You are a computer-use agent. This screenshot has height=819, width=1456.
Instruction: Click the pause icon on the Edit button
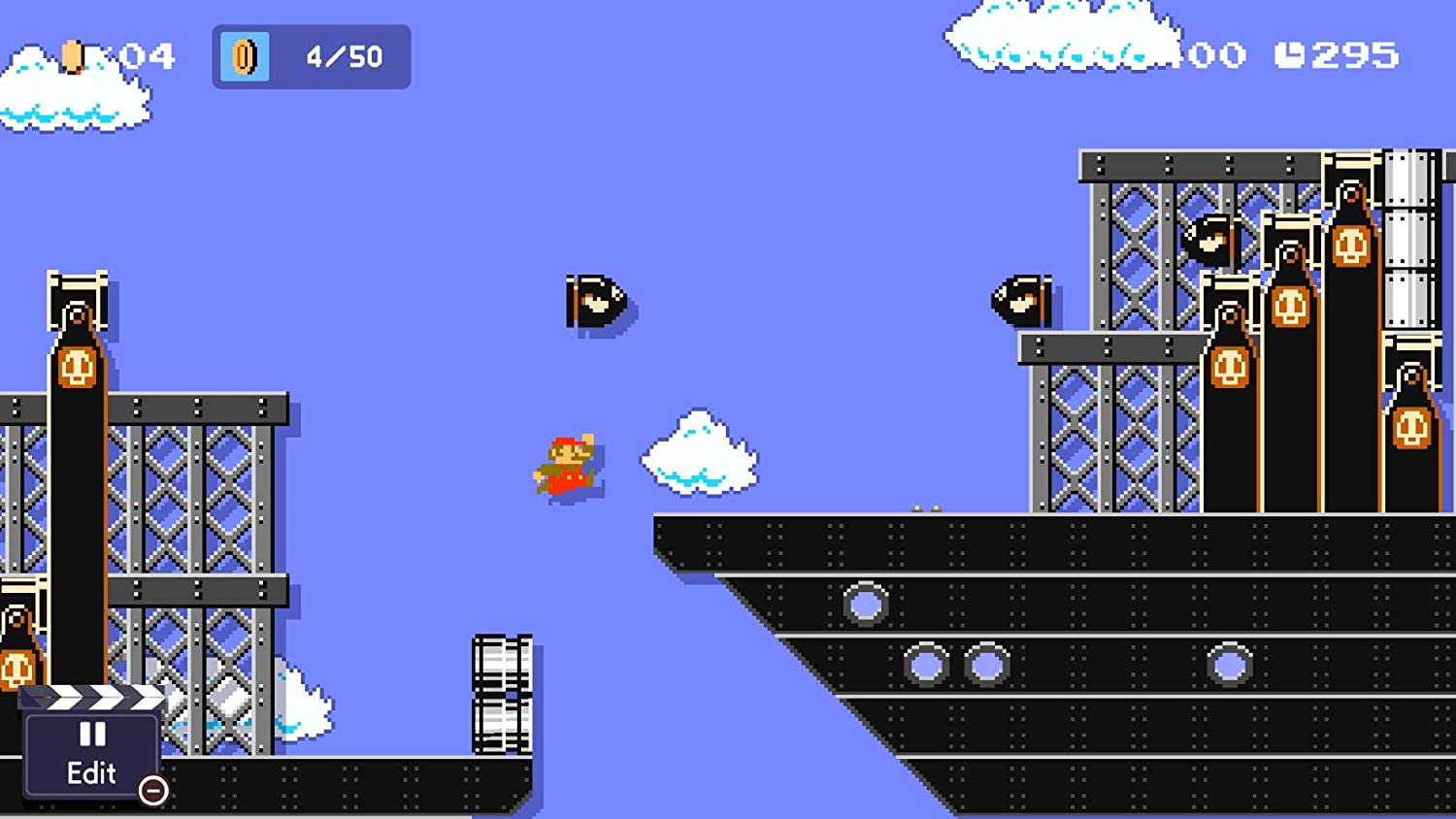click(92, 735)
